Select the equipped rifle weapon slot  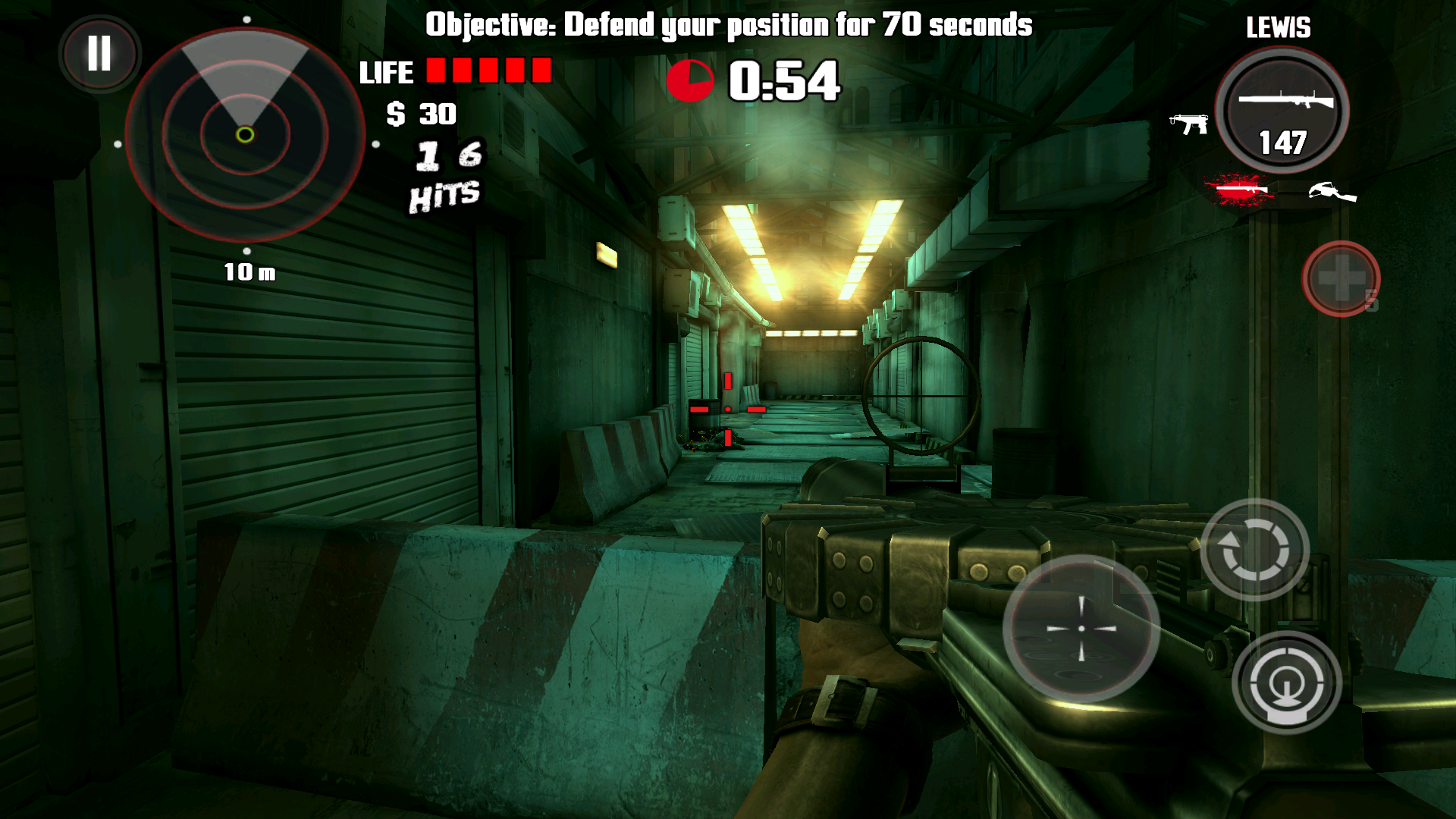click(x=1282, y=111)
